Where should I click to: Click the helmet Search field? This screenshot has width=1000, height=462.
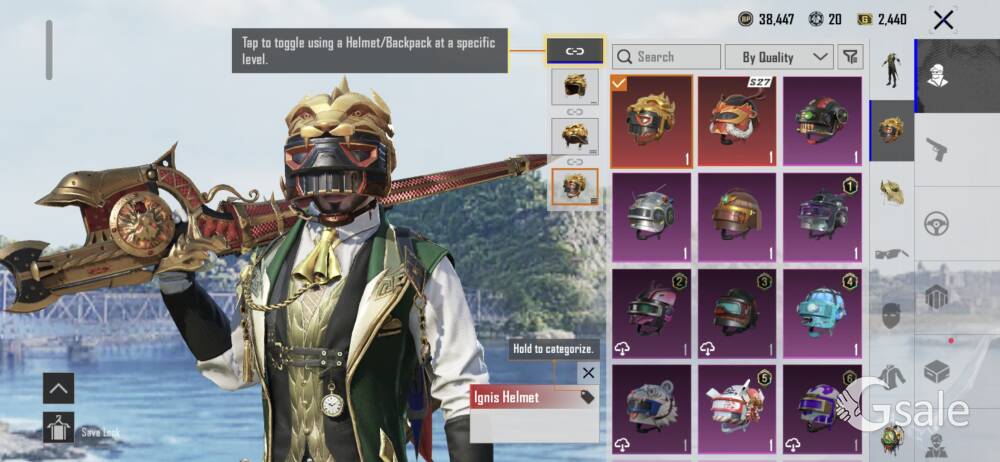click(667, 57)
